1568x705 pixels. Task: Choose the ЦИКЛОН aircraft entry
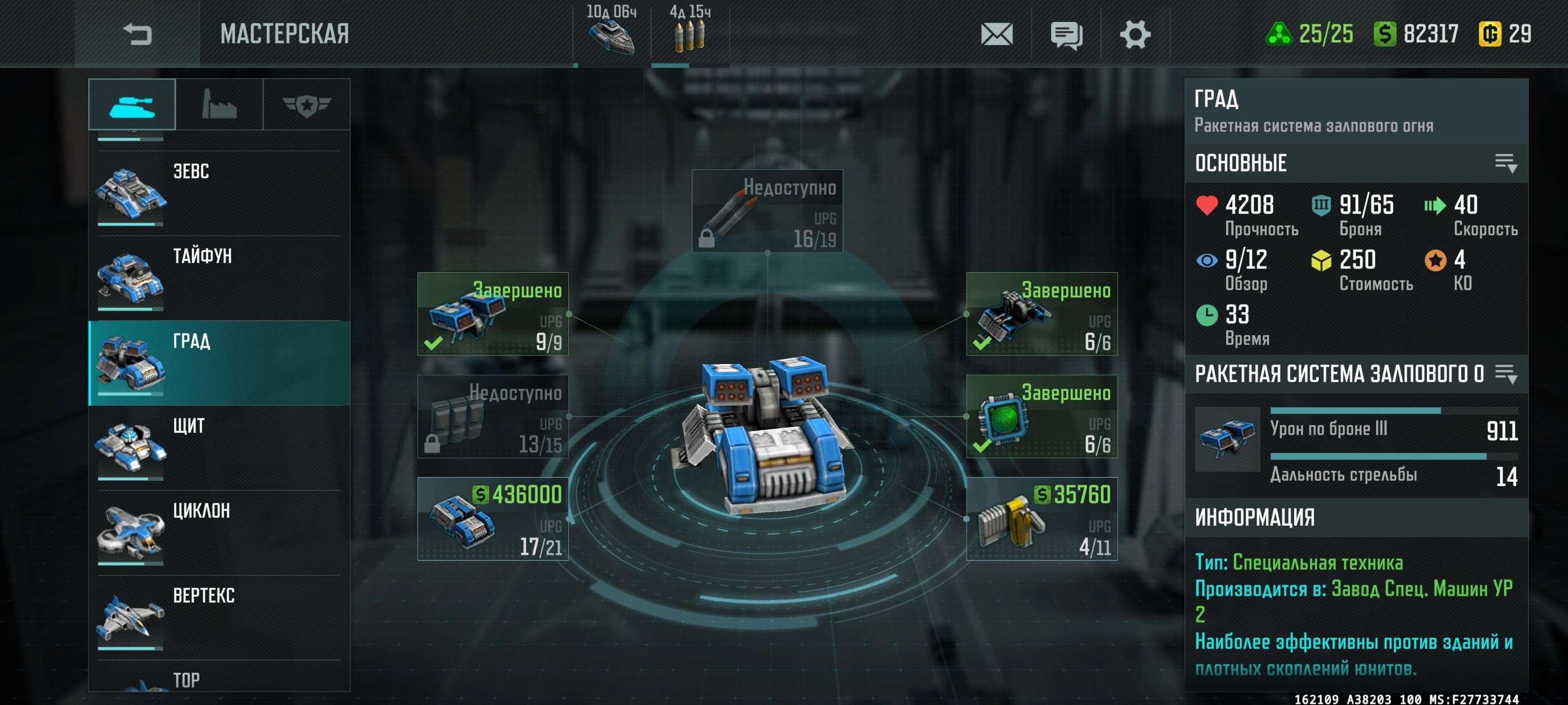[x=219, y=533]
